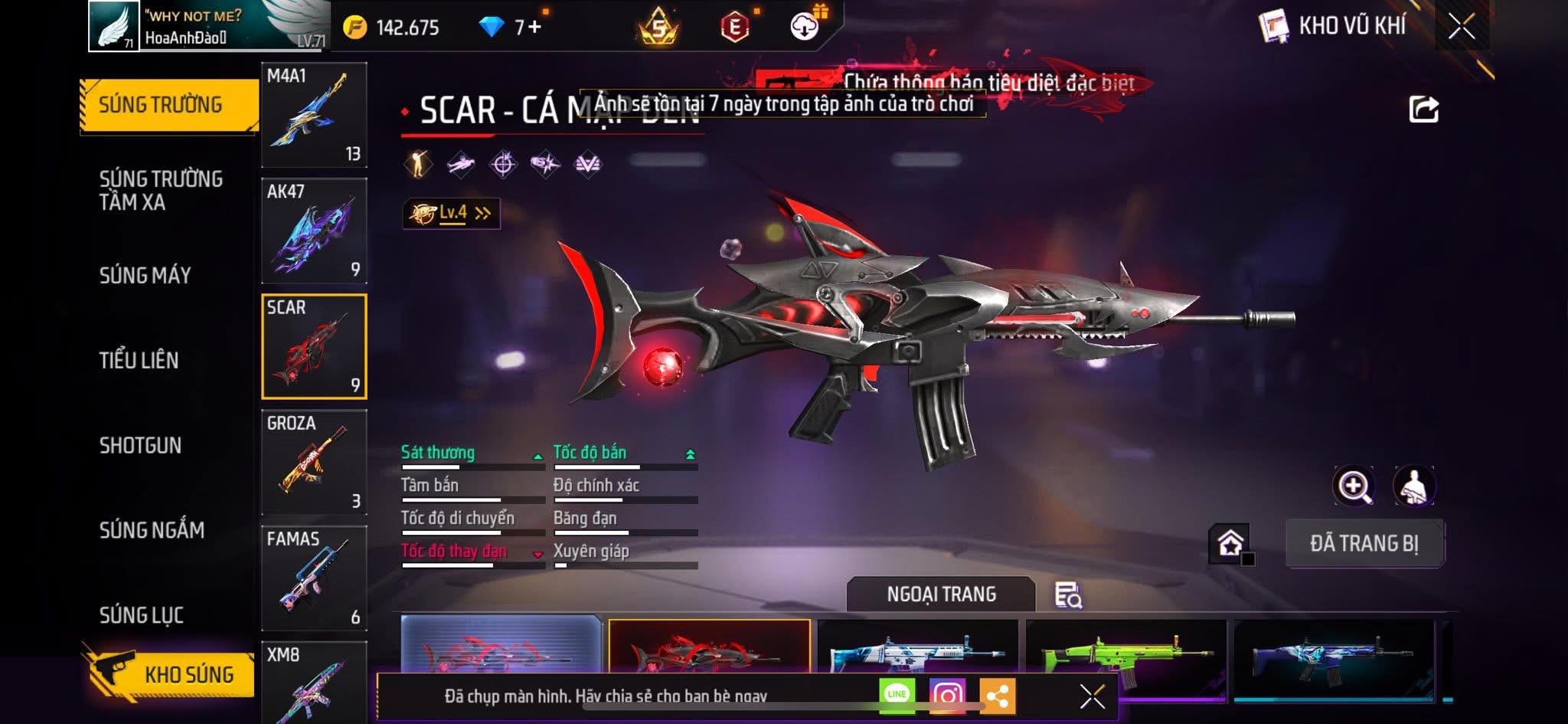The image size is (1568, 724).
Task: Switch to Súng Trường Tầm Xa category
Action: point(161,190)
